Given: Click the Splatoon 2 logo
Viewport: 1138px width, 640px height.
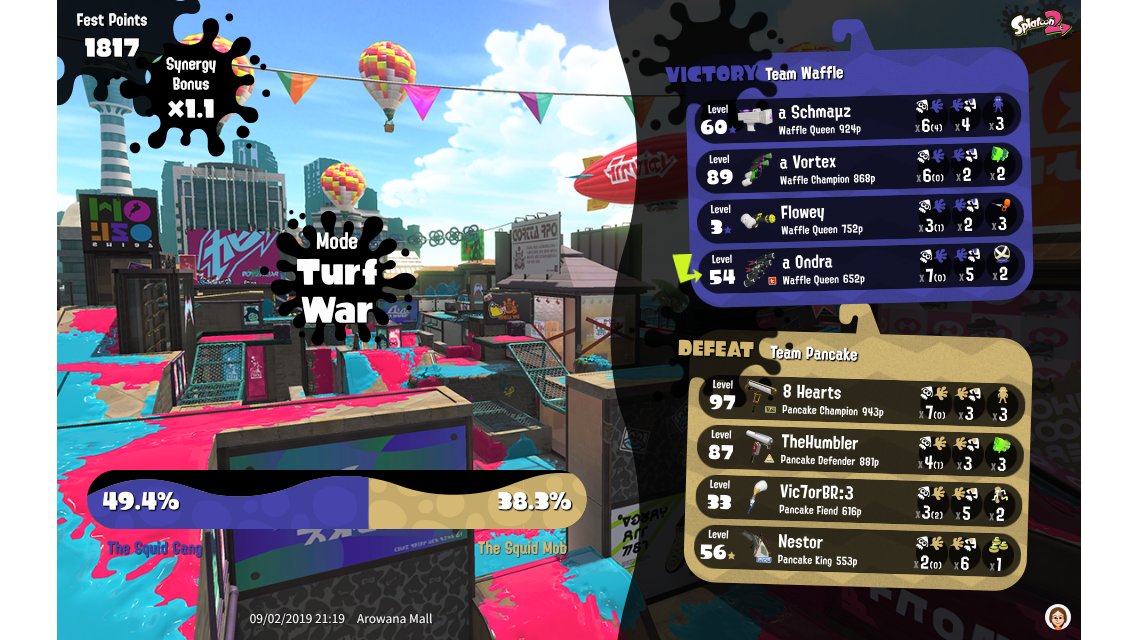Looking at the screenshot, I should [1040, 25].
